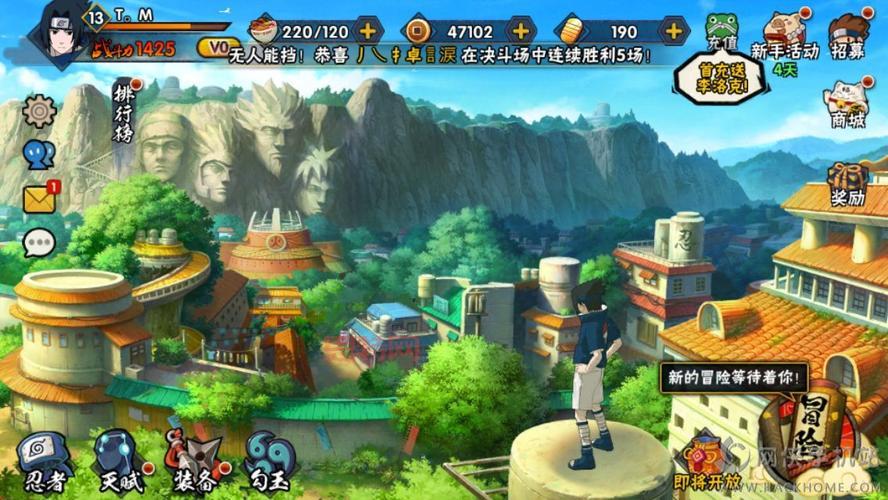Viewport: 888px width, 500px height.
Task: Buy more copper coins with plus button
Action: click(x=522, y=30)
